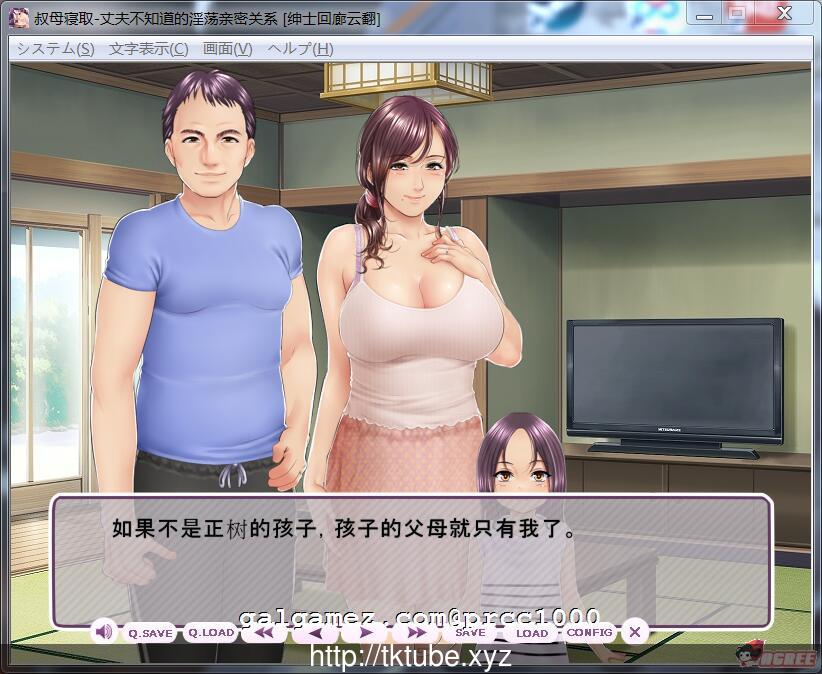Open the CONFIG settings
Screen dimensions: 822x674
pos(589,633)
